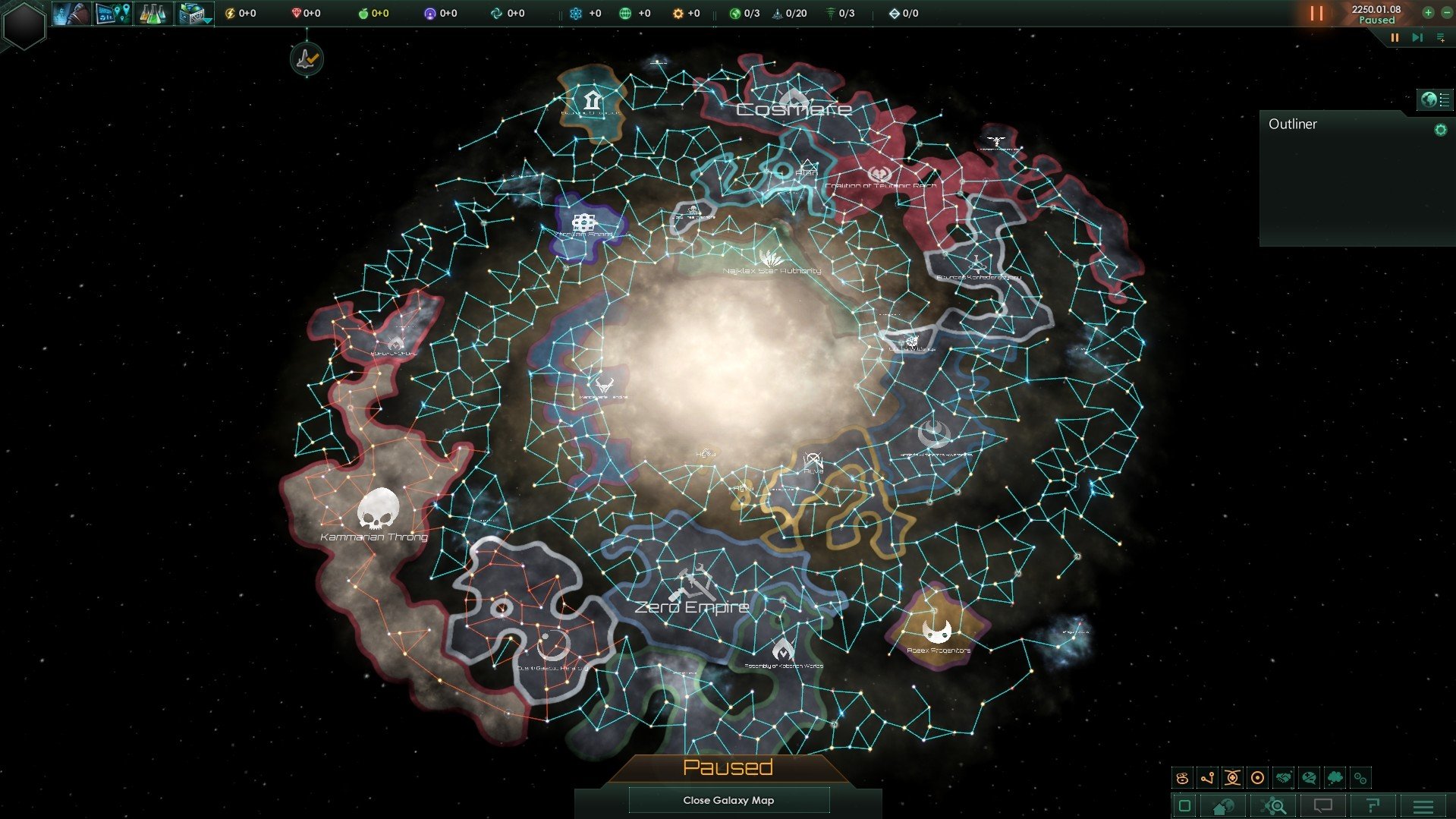
Task: Open the empire flag hexagon button
Action: click(x=24, y=25)
